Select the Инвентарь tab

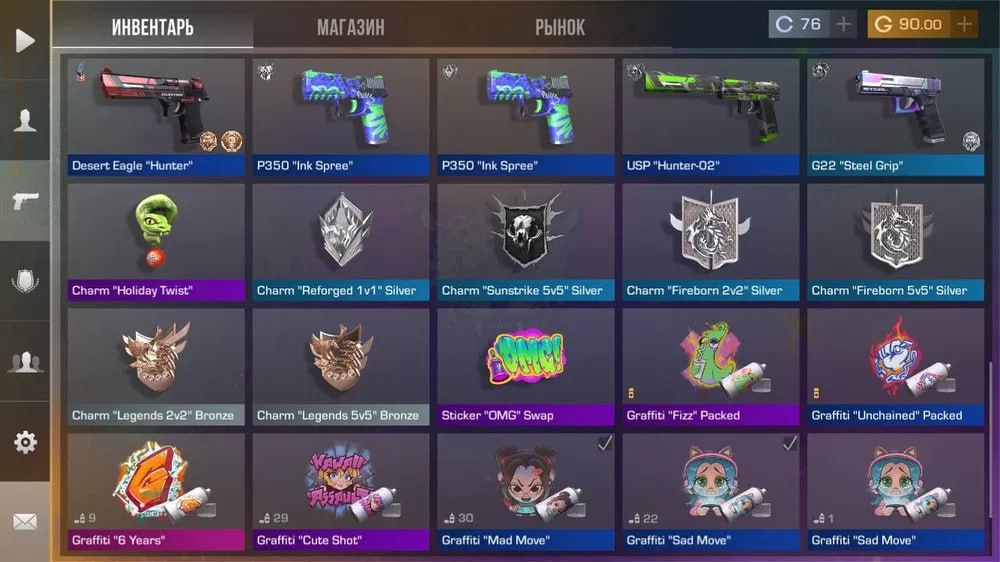pyautogui.click(x=153, y=27)
